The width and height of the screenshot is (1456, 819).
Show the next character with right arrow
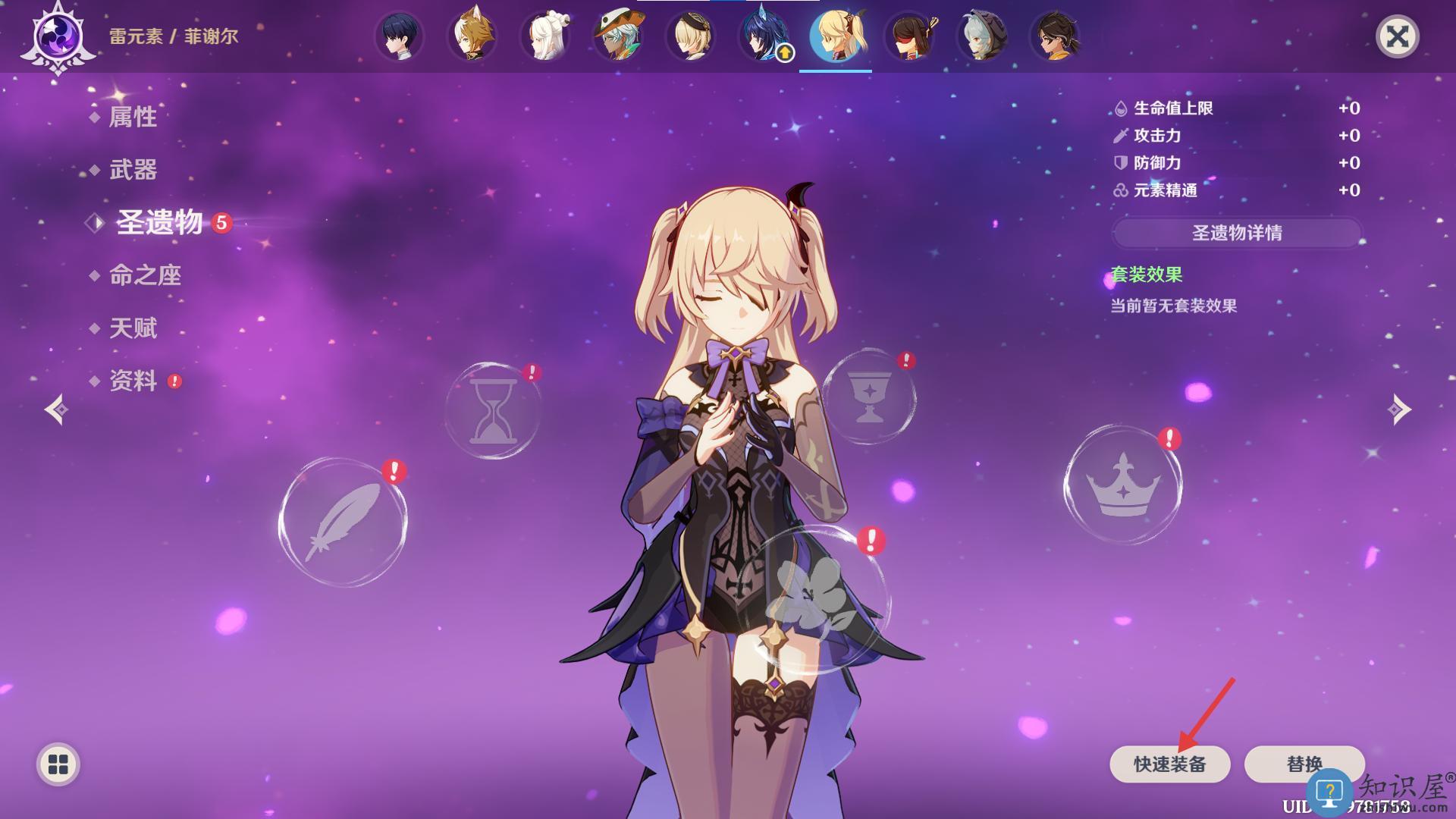click(x=1399, y=409)
